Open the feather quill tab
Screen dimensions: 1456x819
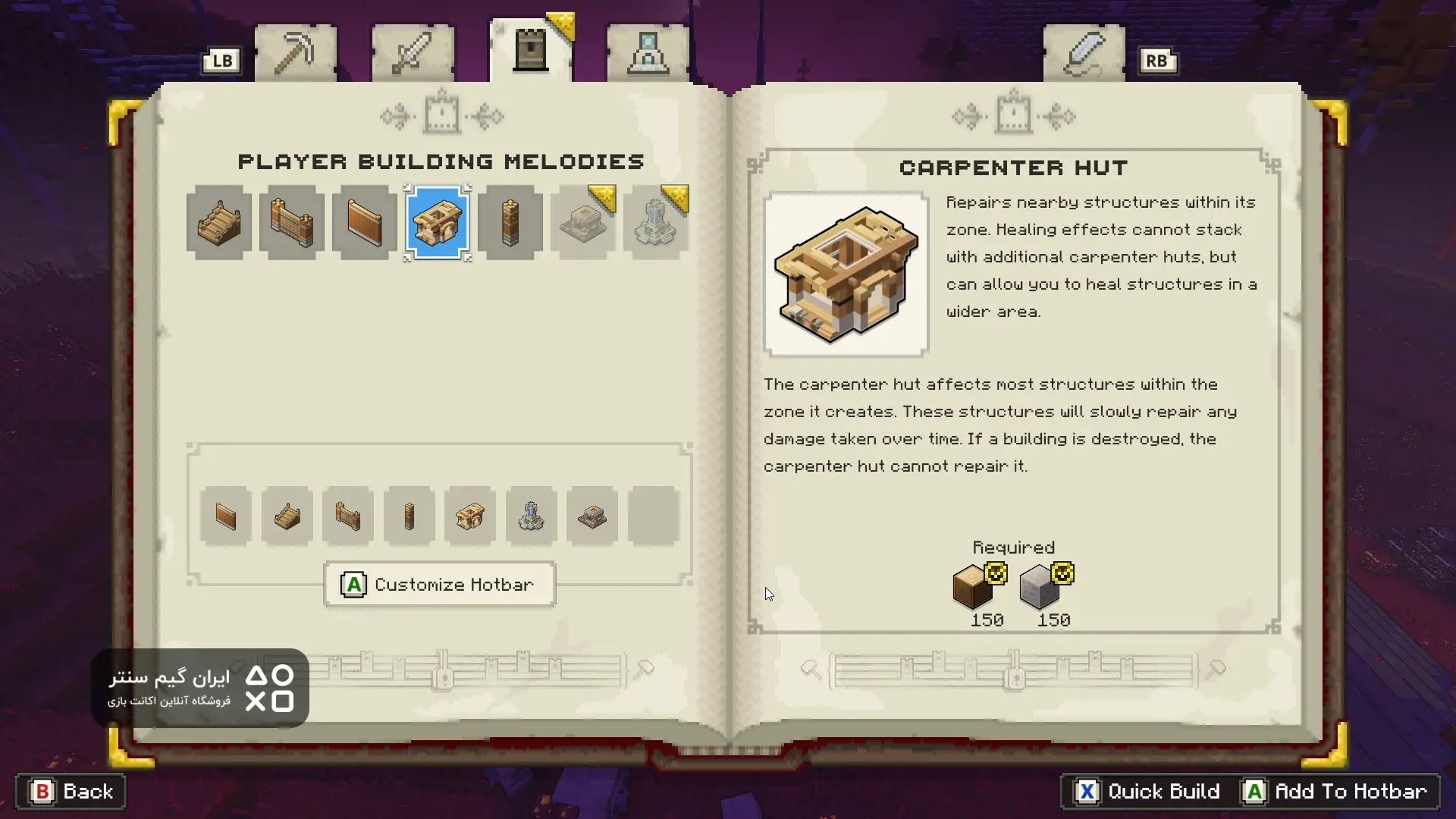pyautogui.click(x=1084, y=53)
